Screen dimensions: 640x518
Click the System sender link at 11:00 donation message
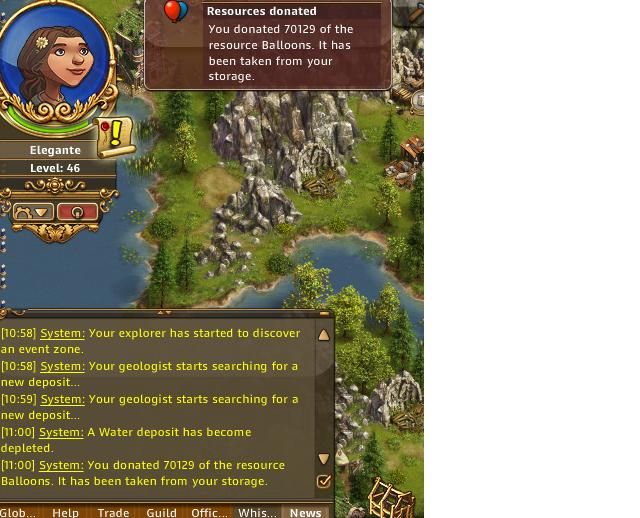[62, 465]
